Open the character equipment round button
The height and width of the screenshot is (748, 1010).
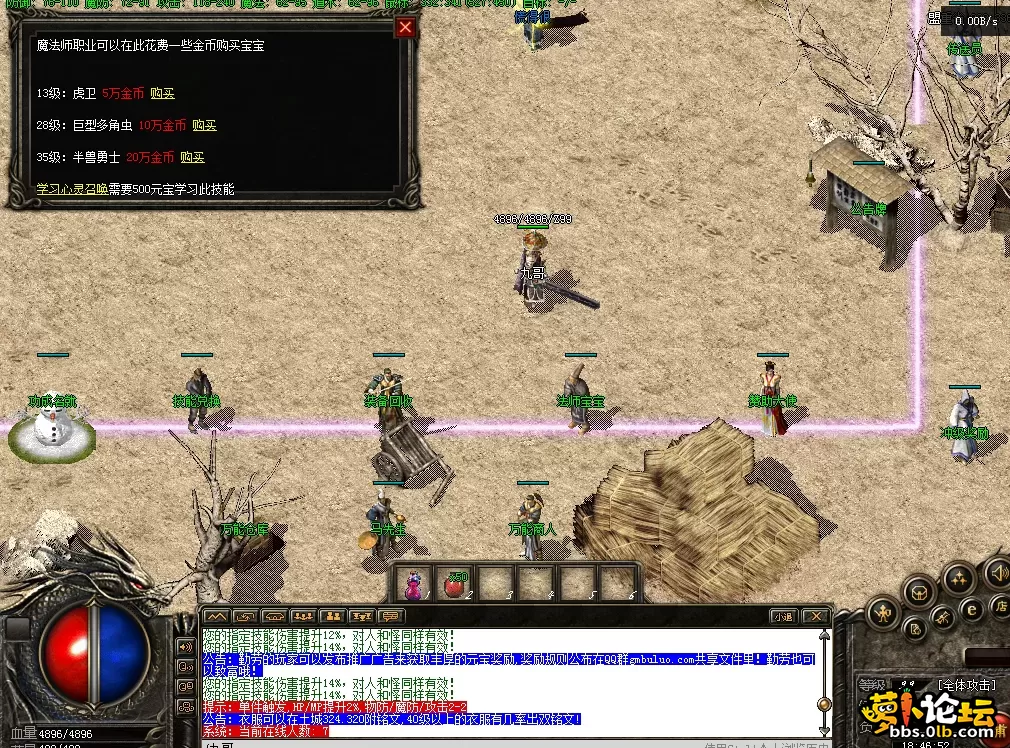[x=882, y=611]
